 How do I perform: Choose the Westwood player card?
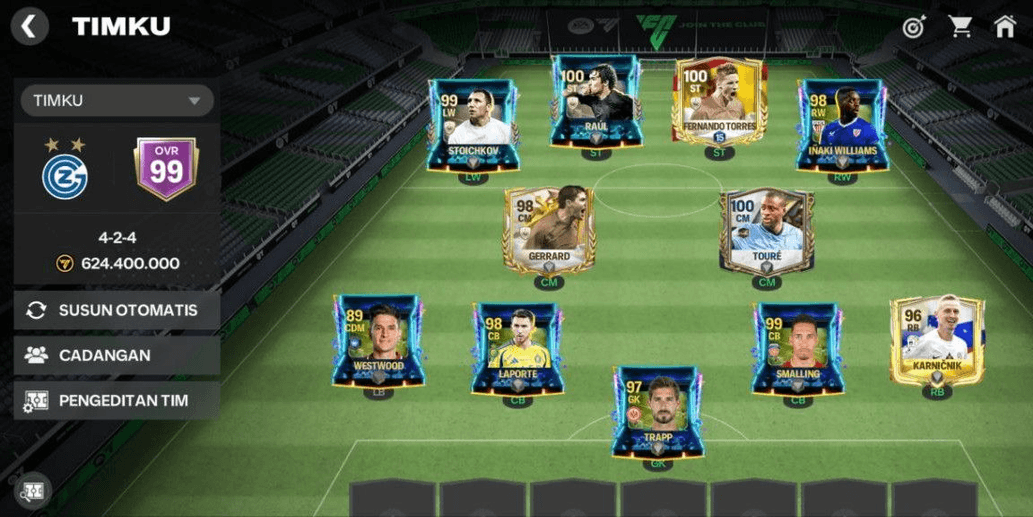pos(377,339)
